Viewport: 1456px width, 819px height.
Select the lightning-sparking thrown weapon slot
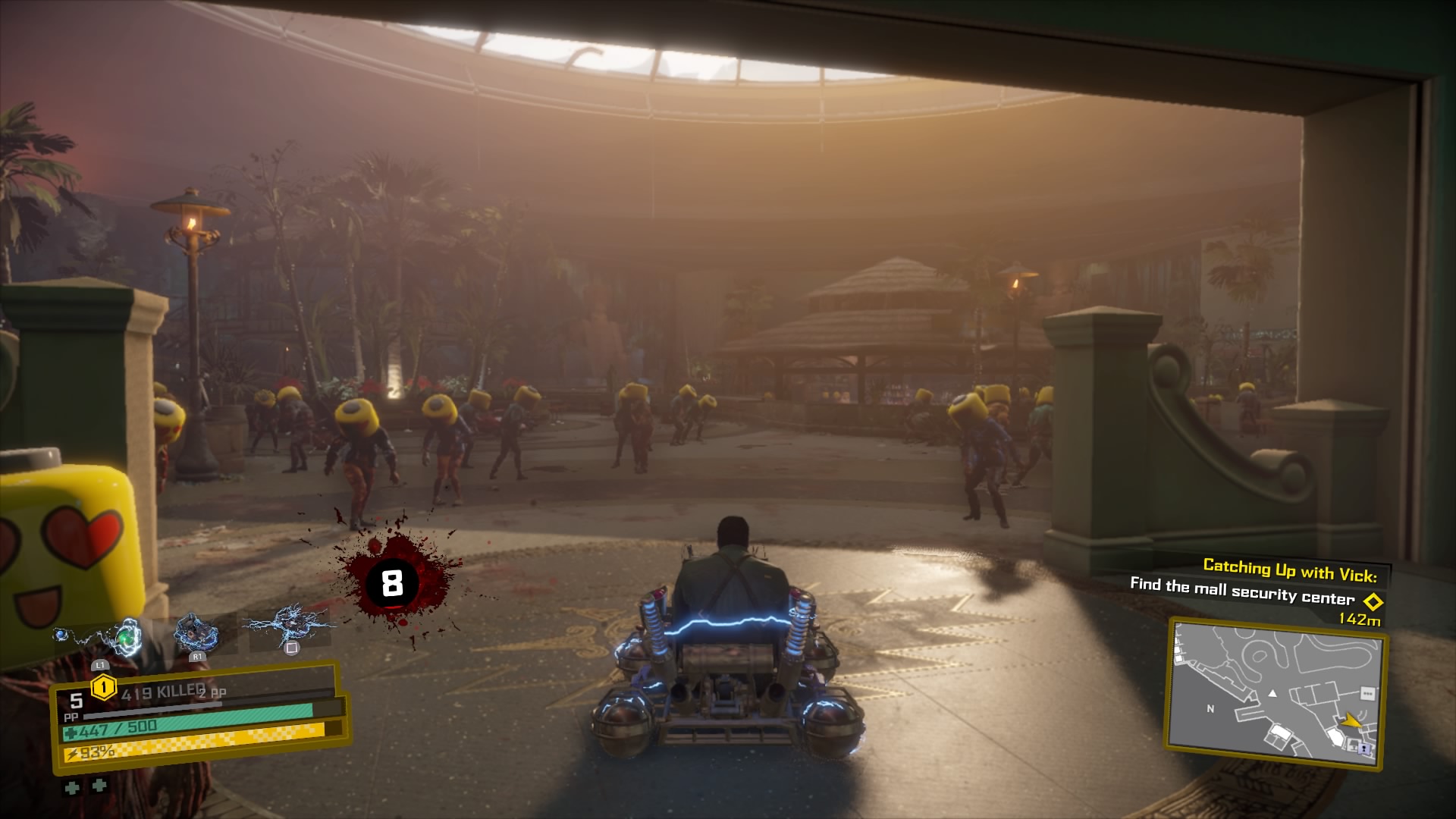(x=290, y=626)
